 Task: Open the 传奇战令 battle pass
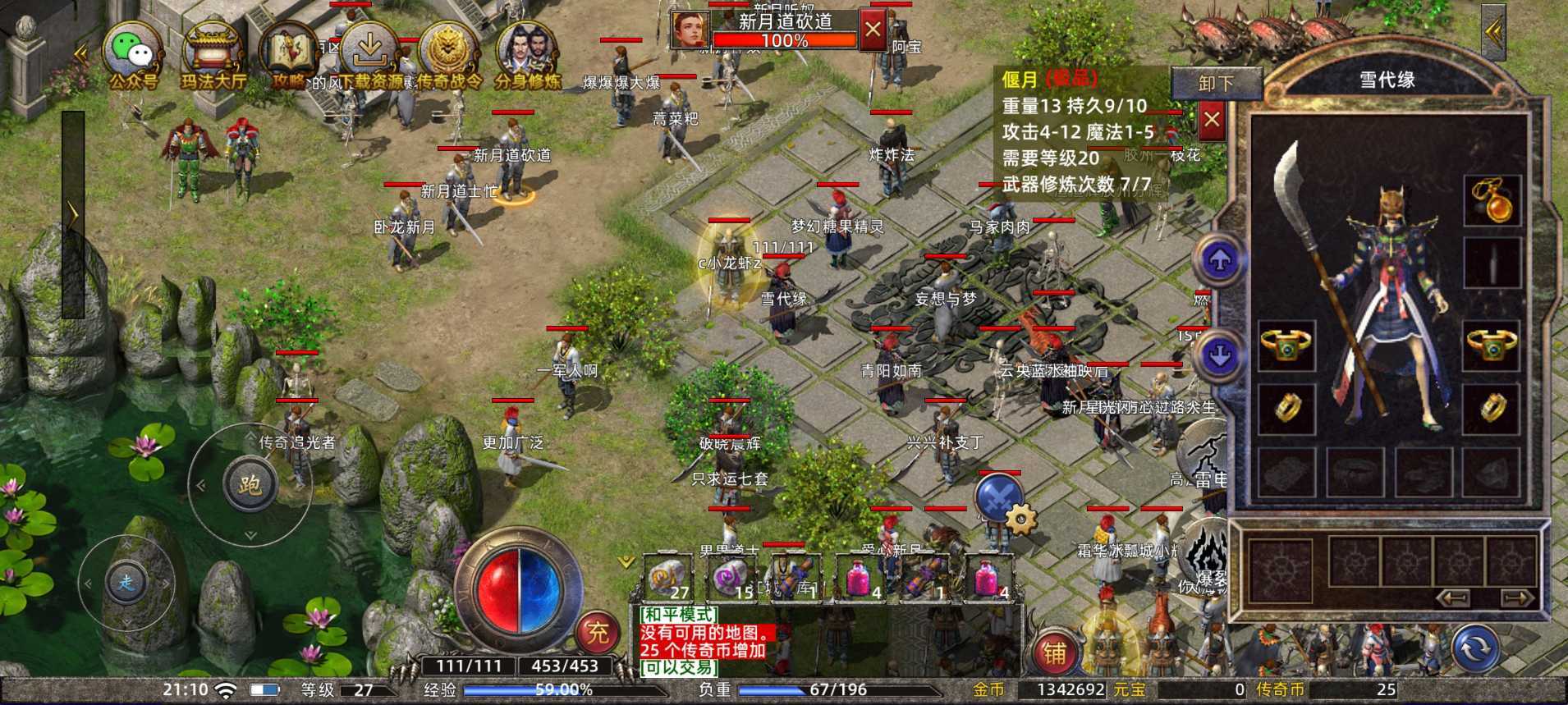[x=448, y=55]
